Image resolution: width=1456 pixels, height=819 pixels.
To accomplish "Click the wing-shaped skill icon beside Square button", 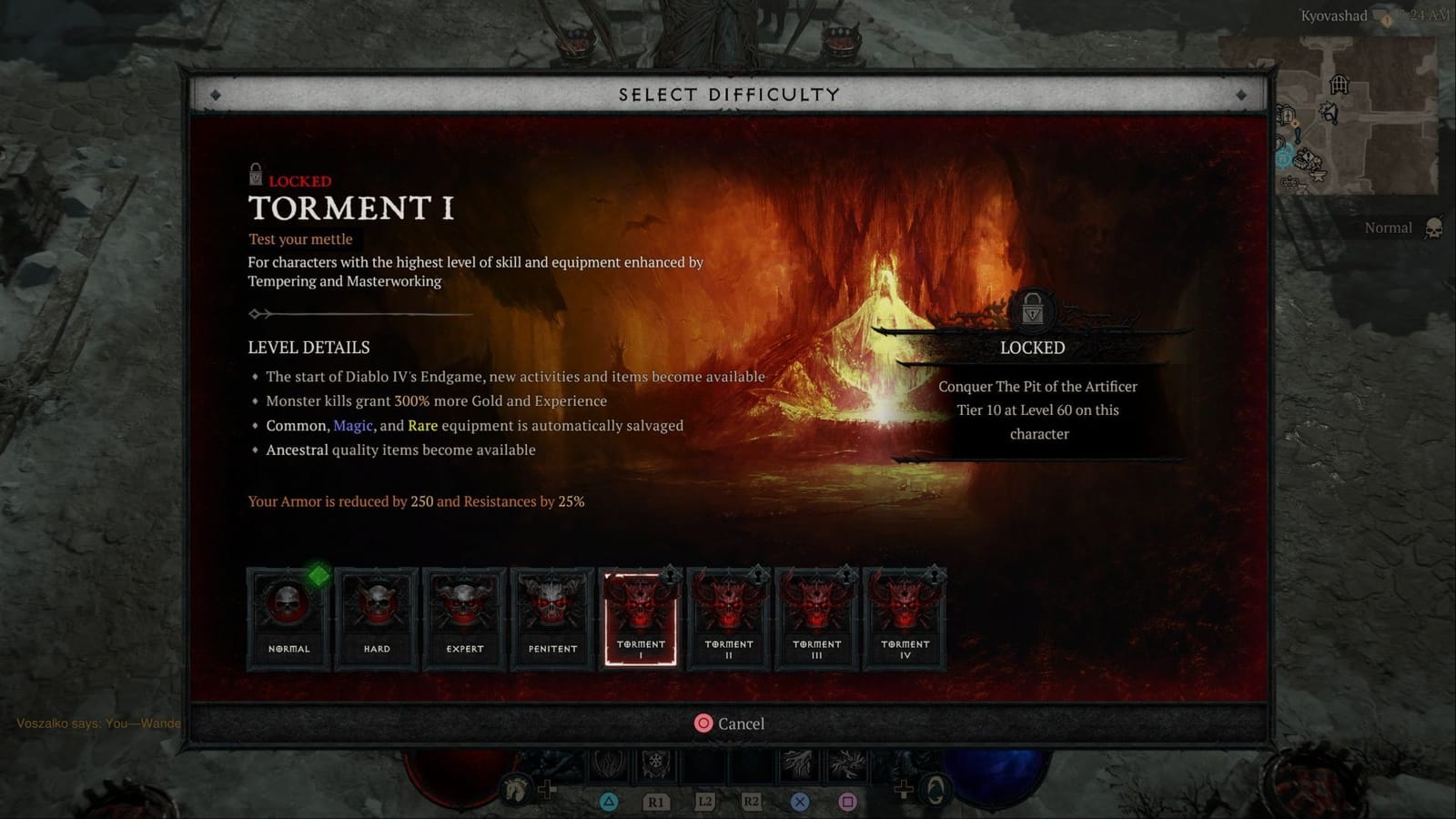I will [x=846, y=765].
